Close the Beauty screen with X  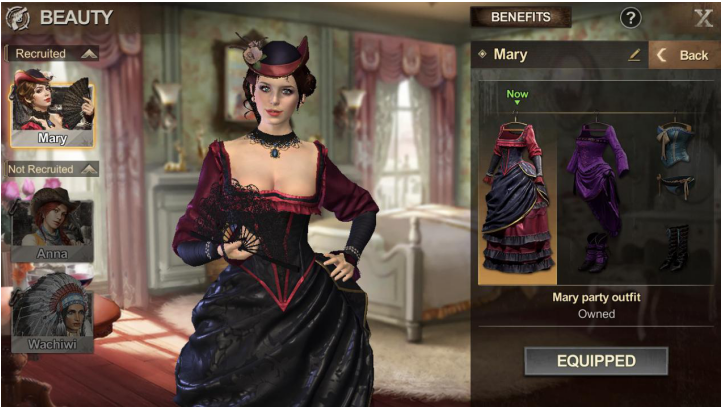point(704,17)
